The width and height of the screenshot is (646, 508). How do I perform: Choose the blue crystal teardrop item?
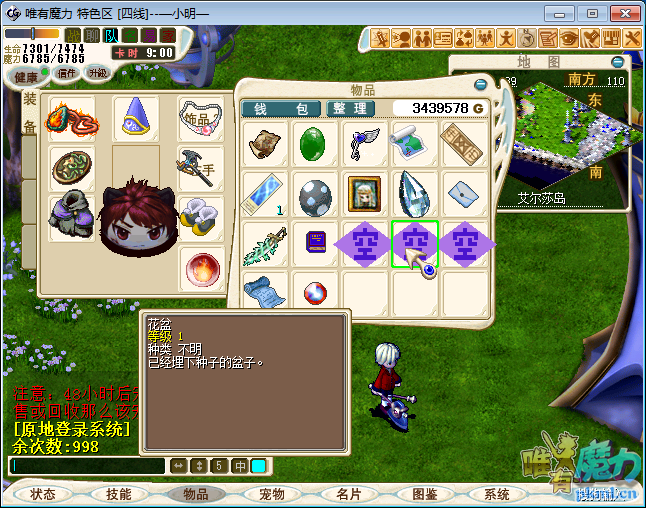point(414,193)
